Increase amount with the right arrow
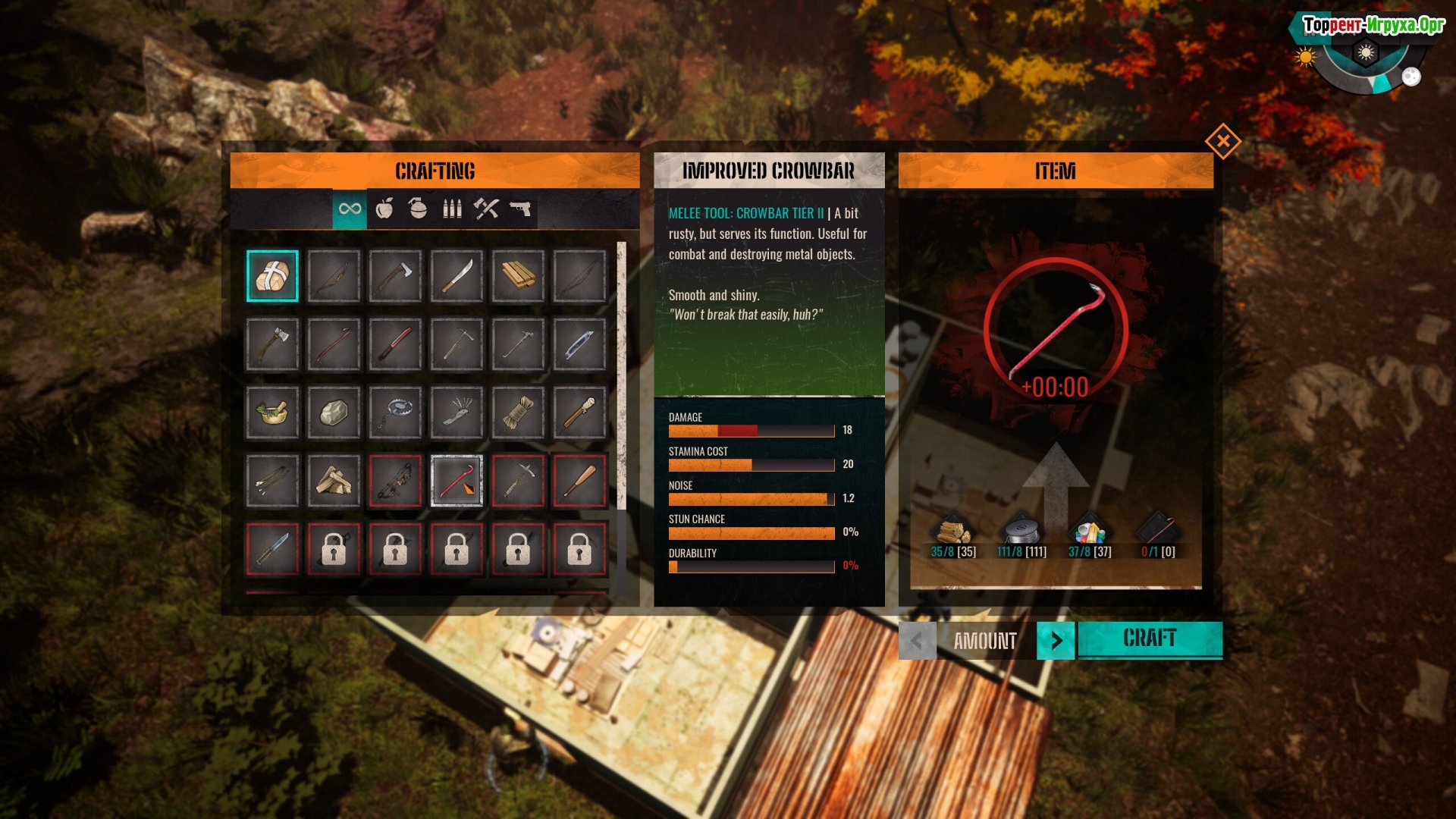Viewport: 1456px width, 819px height. coord(1056,641)
